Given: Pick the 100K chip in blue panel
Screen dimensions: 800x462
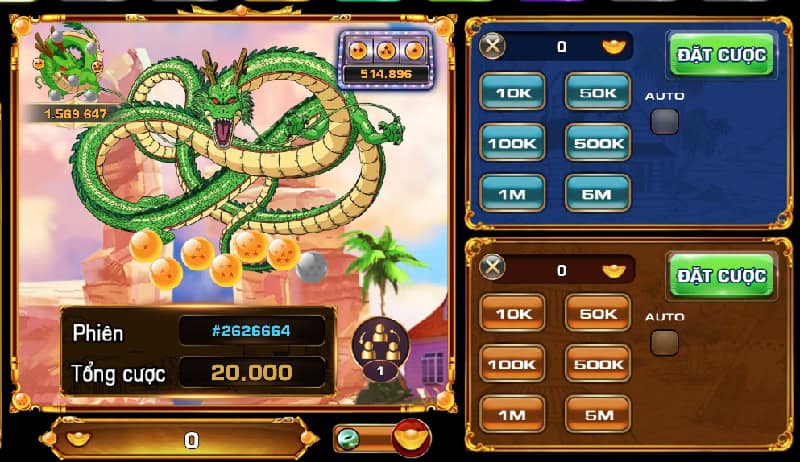Looking at the screenshot, I should (x=513, y=143).
